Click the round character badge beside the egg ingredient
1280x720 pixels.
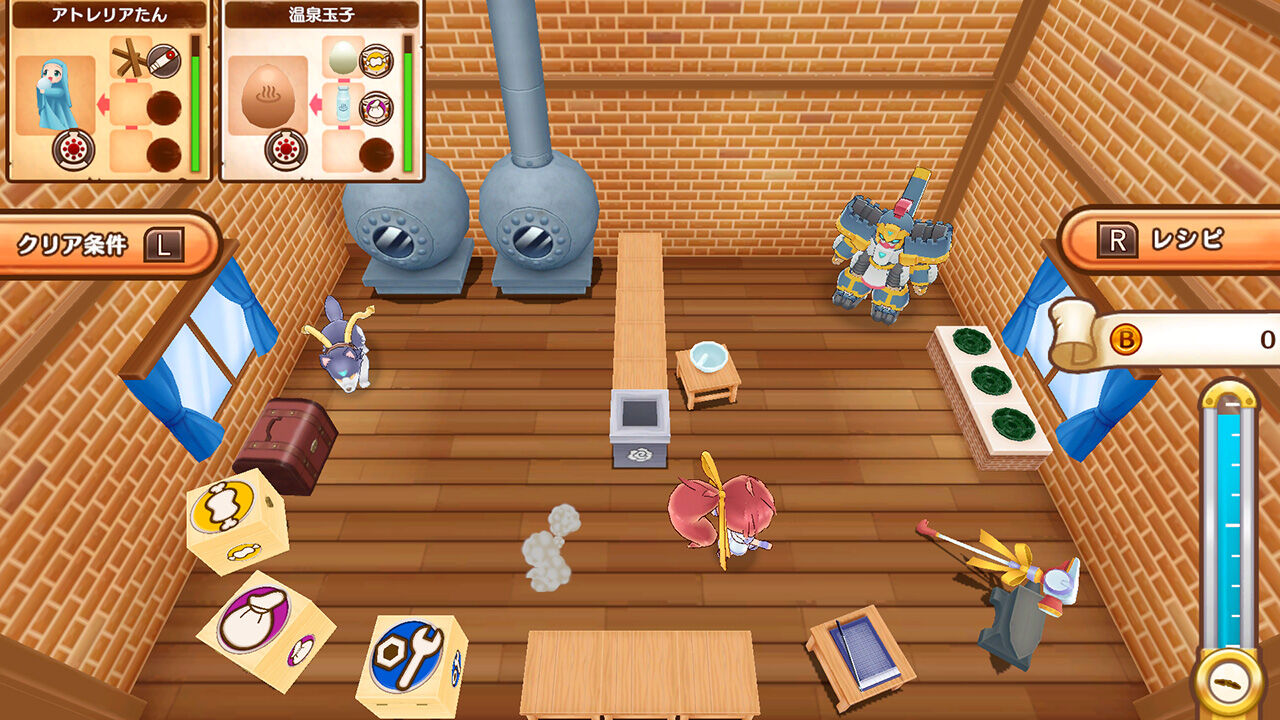point(375,62)
